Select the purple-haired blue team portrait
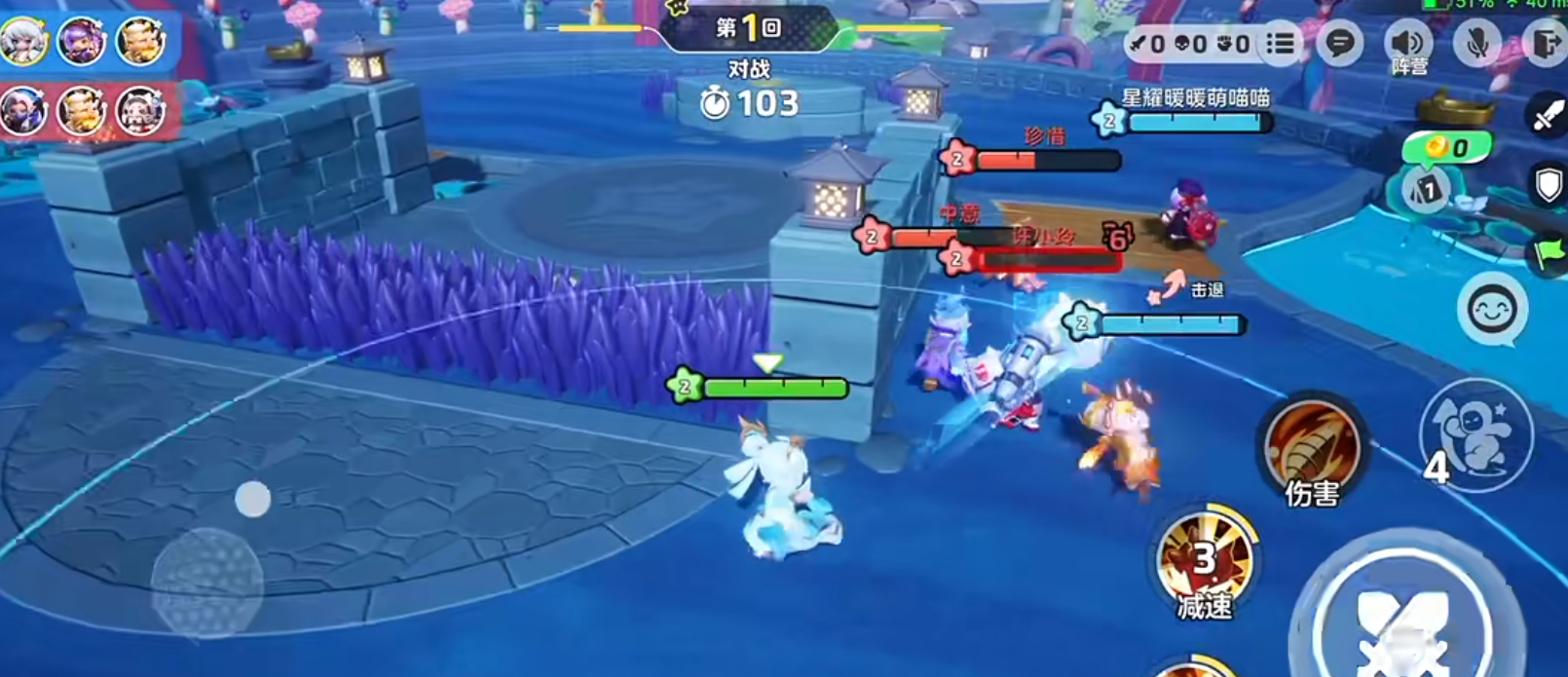 (x=82, y=42)
